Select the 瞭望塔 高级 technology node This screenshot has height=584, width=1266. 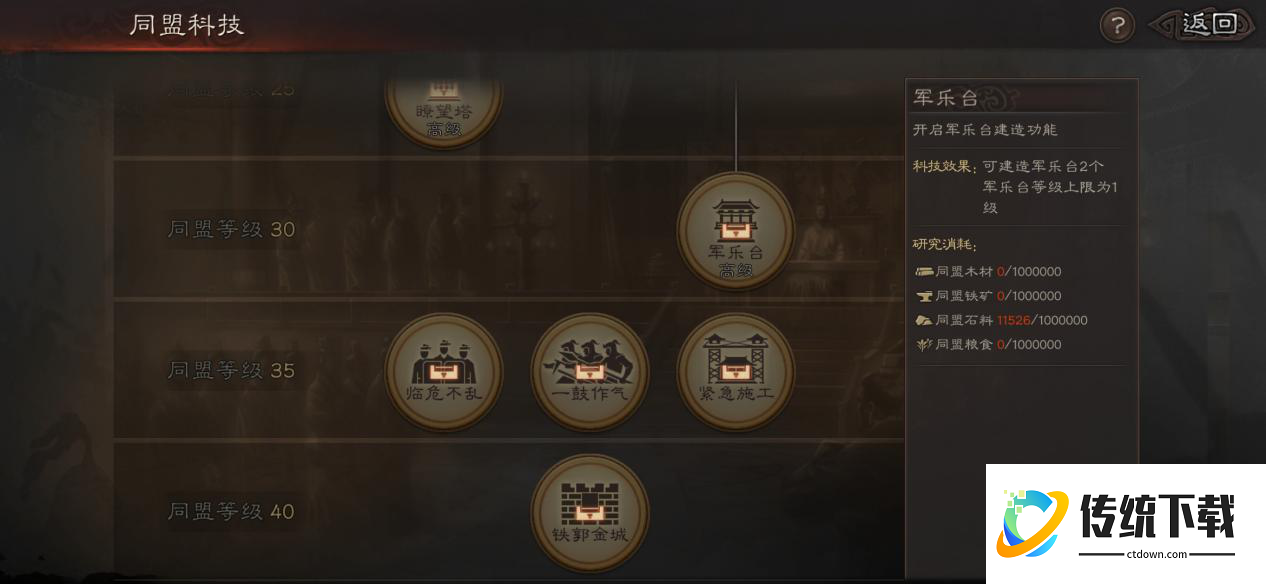443,104
